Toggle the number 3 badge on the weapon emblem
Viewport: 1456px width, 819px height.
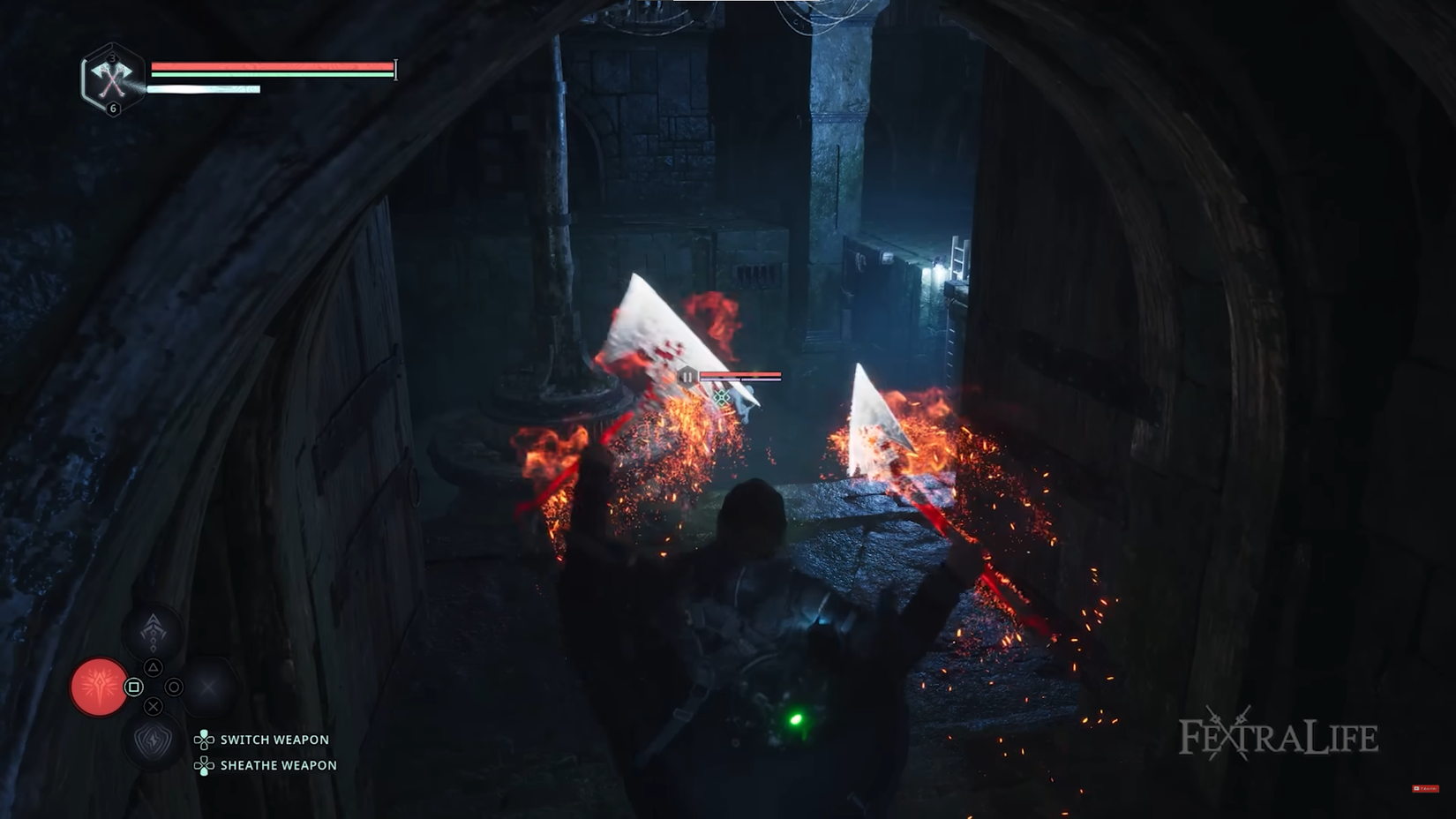112,58
